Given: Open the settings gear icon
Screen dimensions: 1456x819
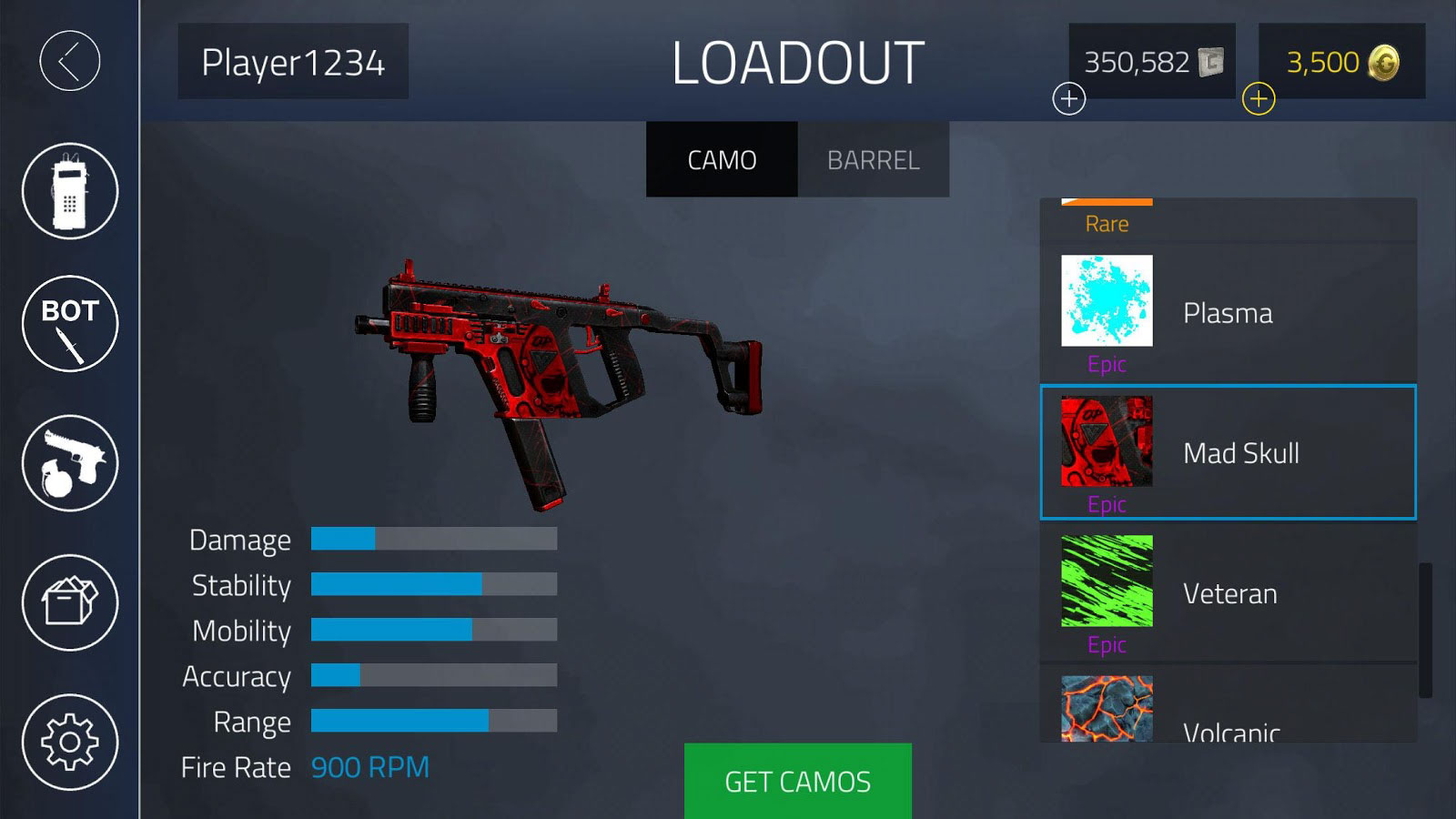Looking at the screenshot, I should point(68,743).
